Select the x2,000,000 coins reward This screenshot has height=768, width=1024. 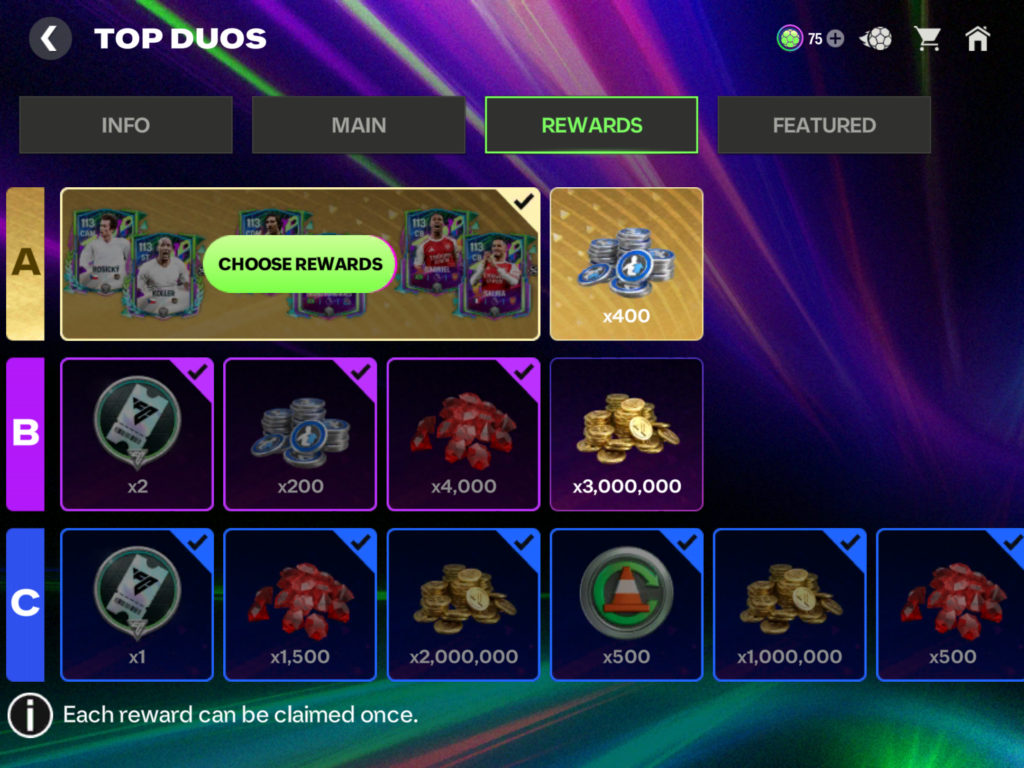(x=463, y=604)
